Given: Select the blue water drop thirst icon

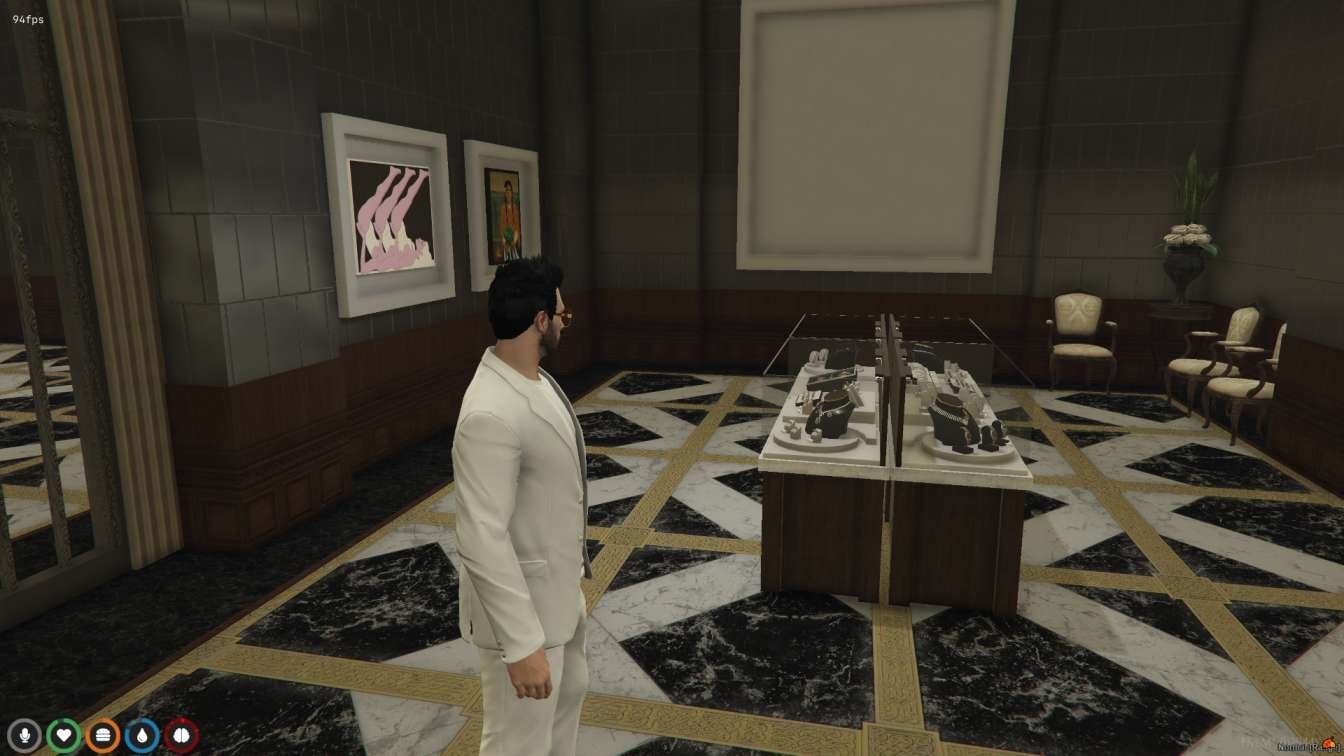Looking at the screenshot, I should (x=142, y=735).
